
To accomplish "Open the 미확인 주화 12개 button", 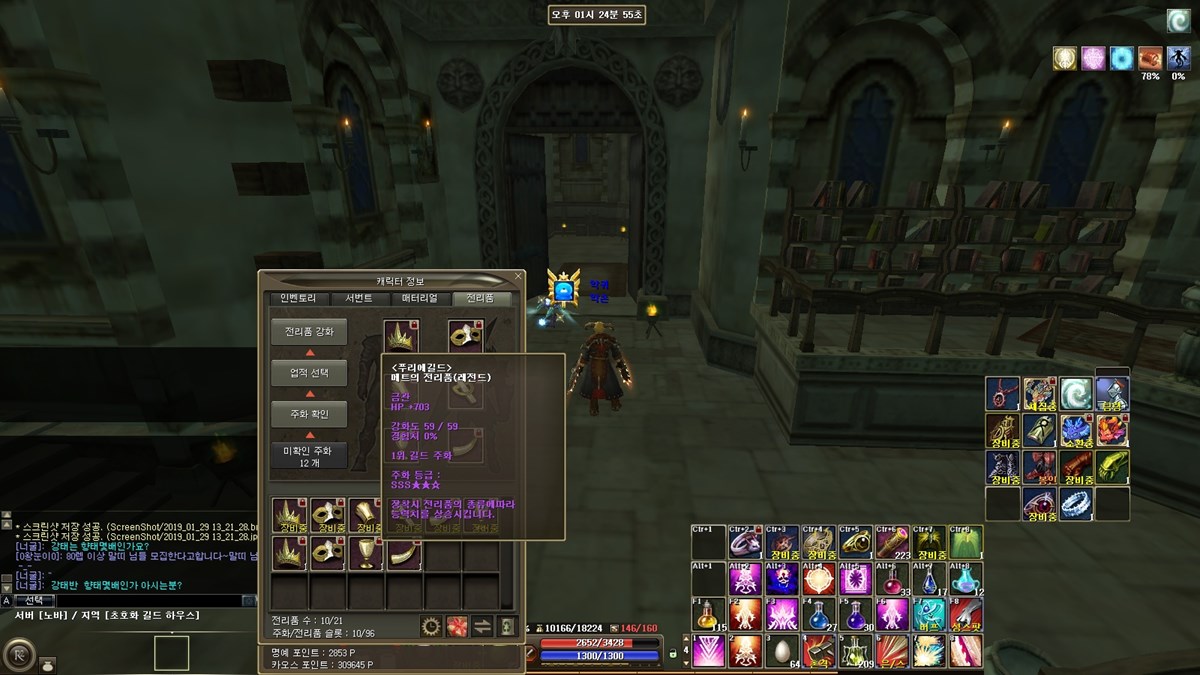I will (309, 455).
